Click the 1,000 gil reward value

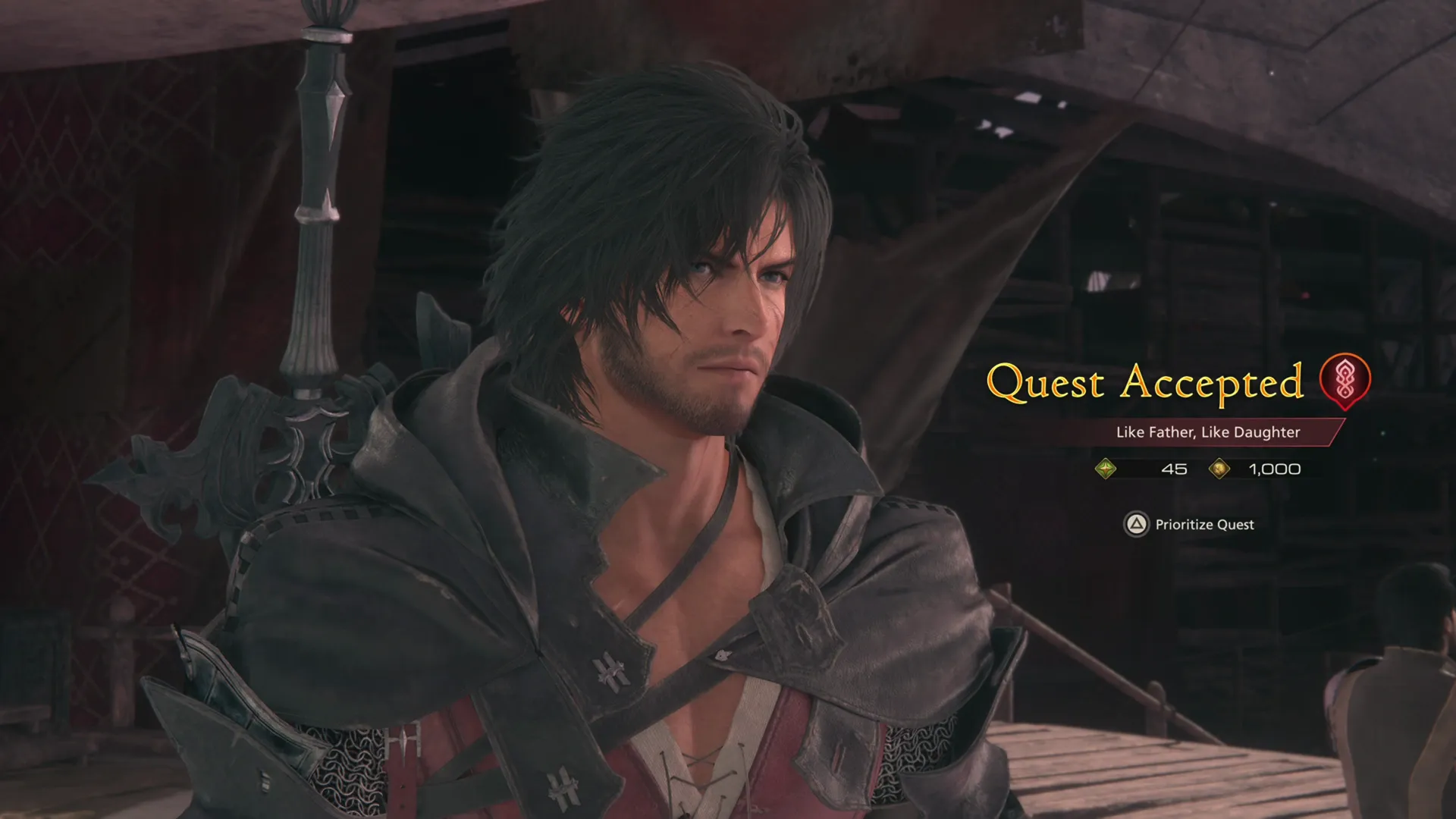[1273, 469]
